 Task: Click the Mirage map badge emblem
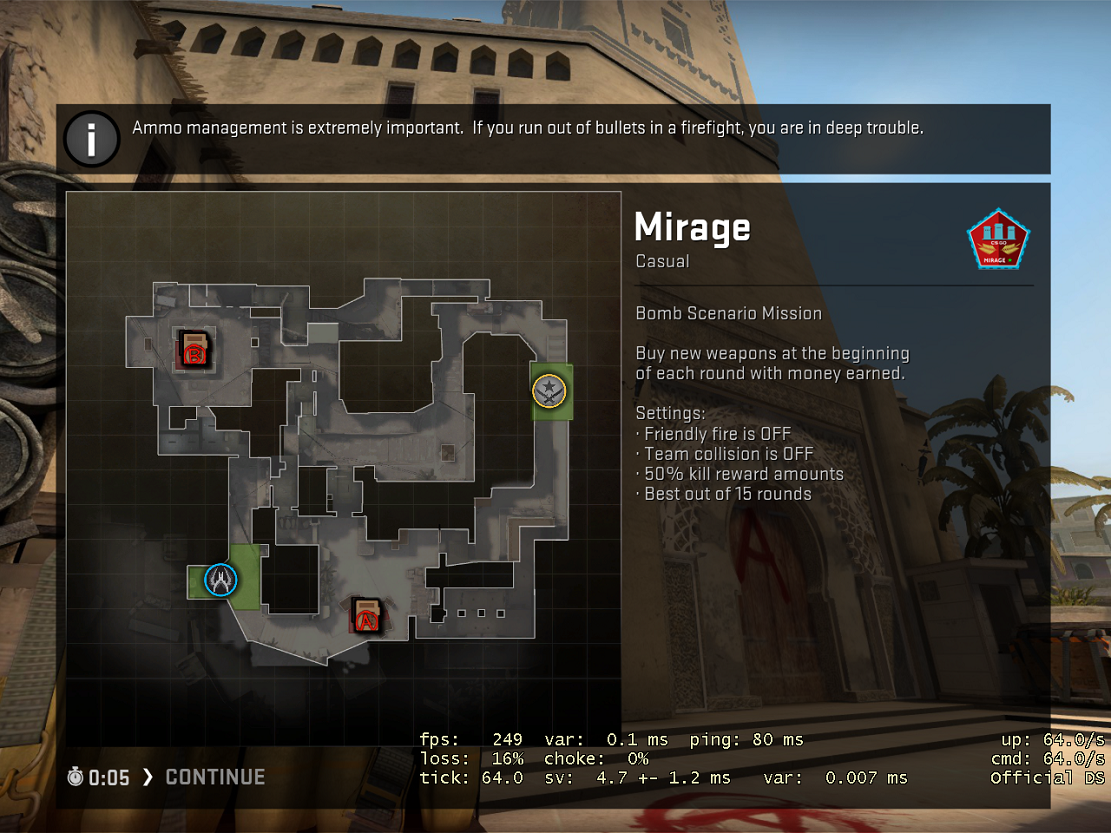pyautogui.click(x=999, y=241)
